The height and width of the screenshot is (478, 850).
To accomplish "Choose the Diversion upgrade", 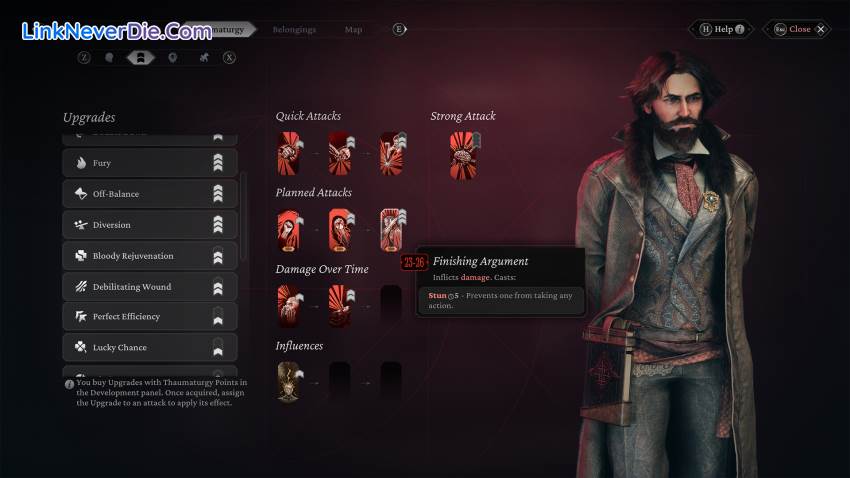I will (150, 225).
